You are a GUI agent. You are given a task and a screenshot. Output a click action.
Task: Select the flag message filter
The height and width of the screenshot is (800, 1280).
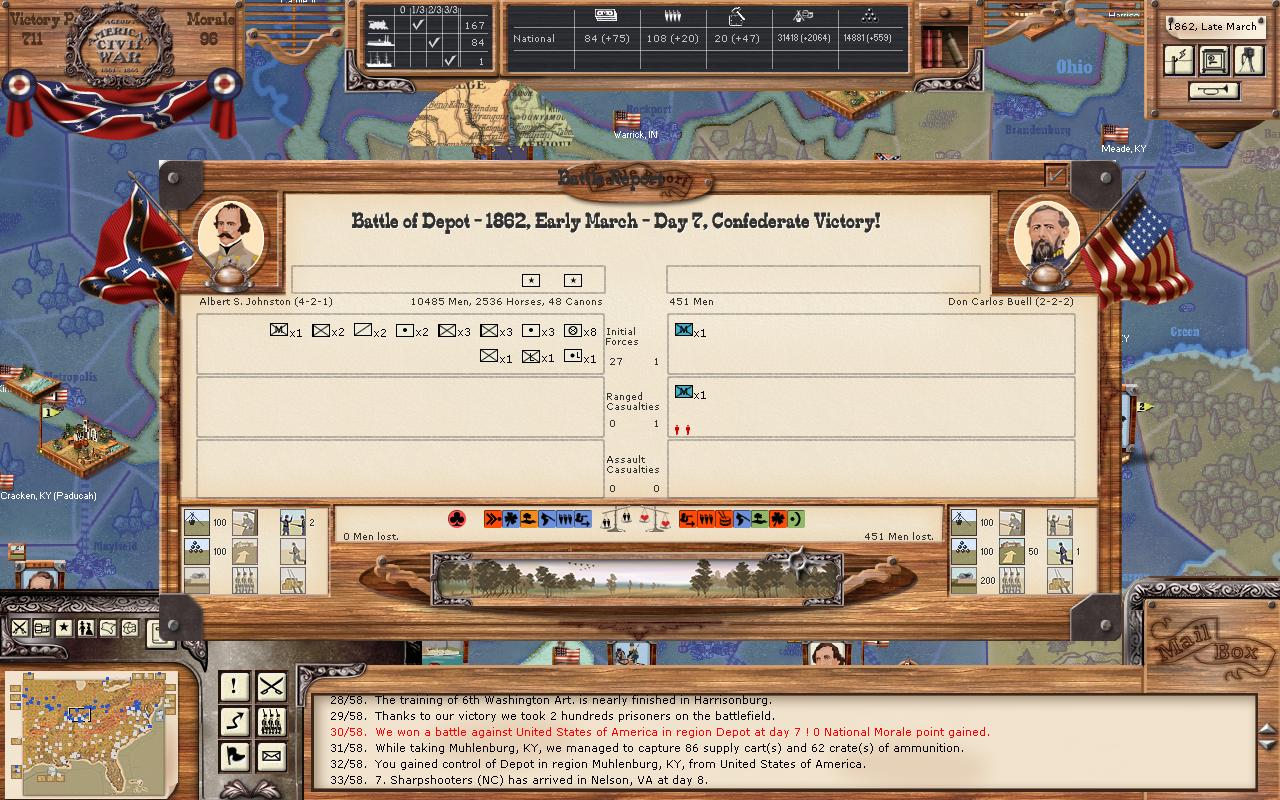[234, 756]
